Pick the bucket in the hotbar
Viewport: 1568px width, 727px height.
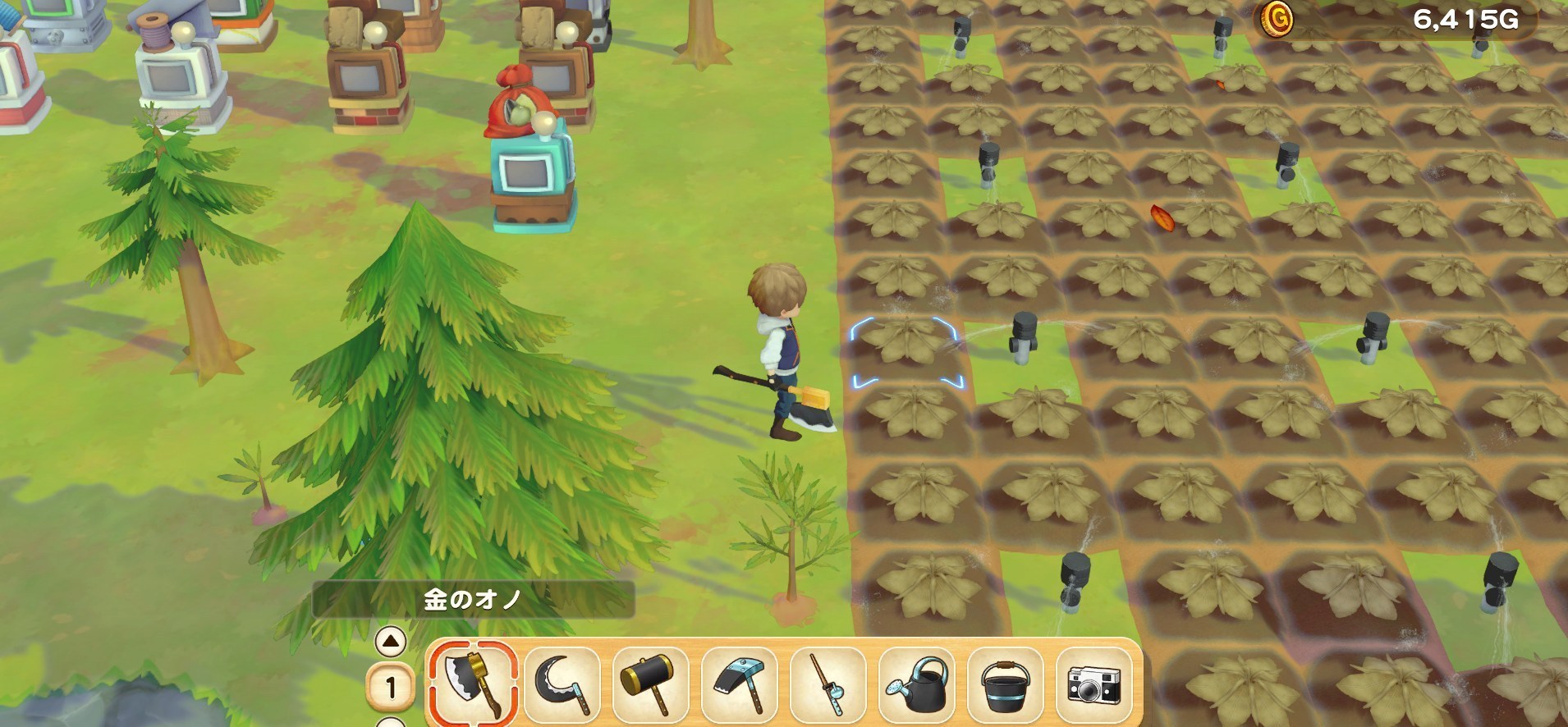coord(1006,684)
